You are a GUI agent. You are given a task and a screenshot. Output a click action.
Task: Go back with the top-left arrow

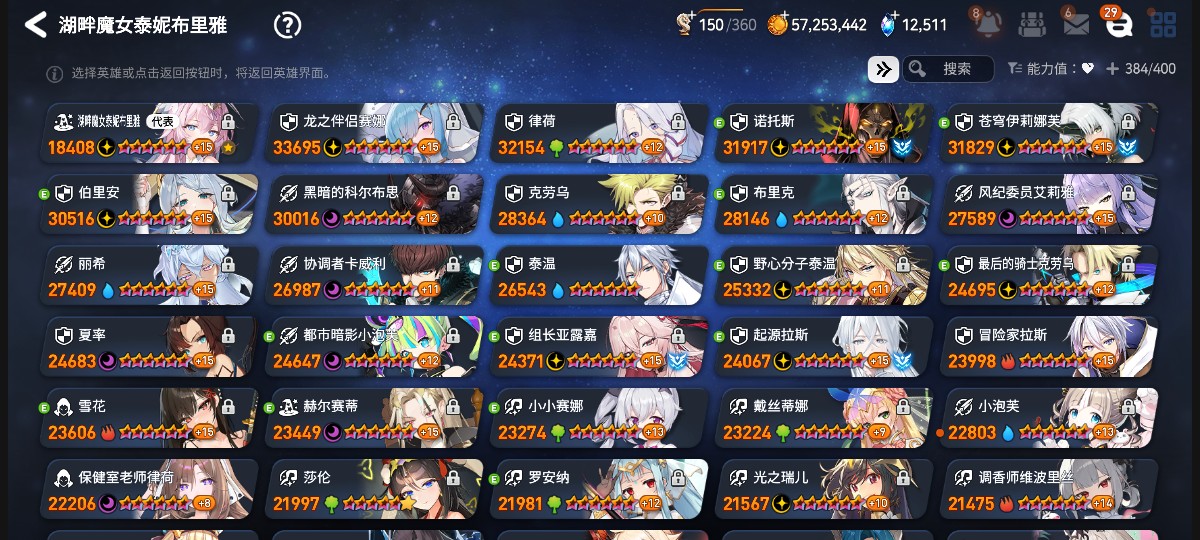tap(36, 25)
